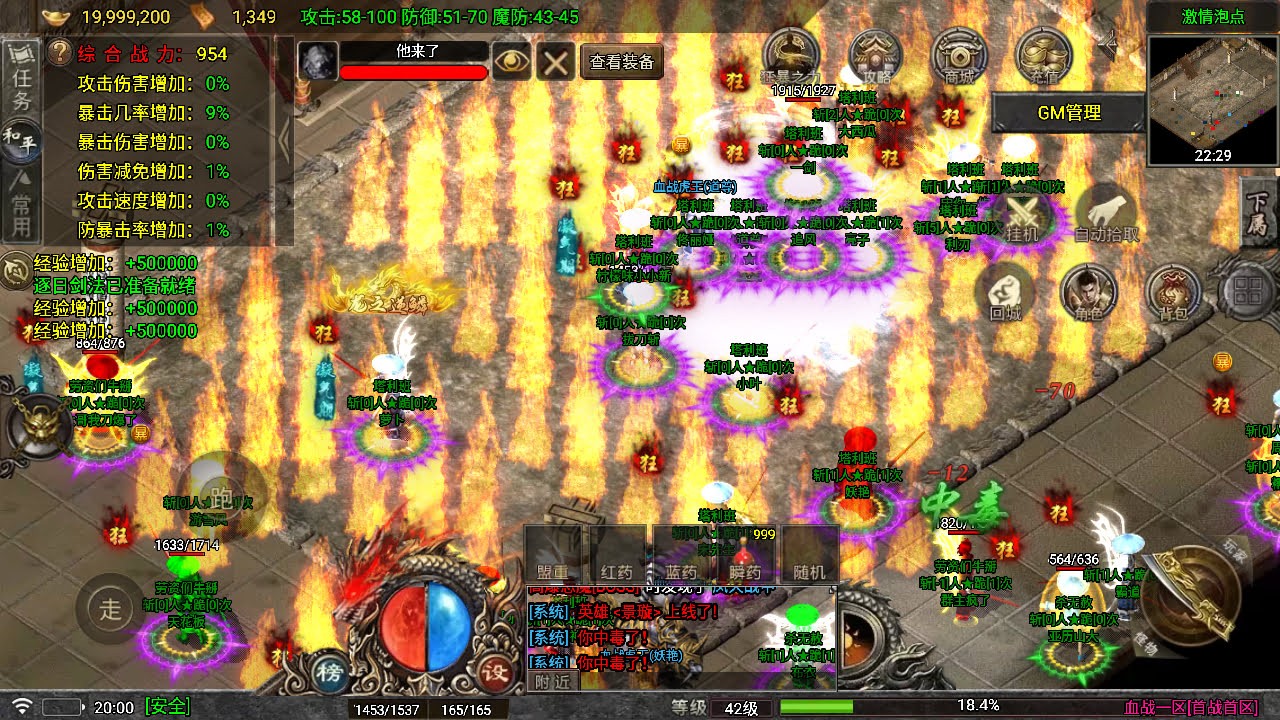The height and width of the screenshot is (720, 1280).
Task: Open the 充值 recharge menu
Action: pos(1042,56)
